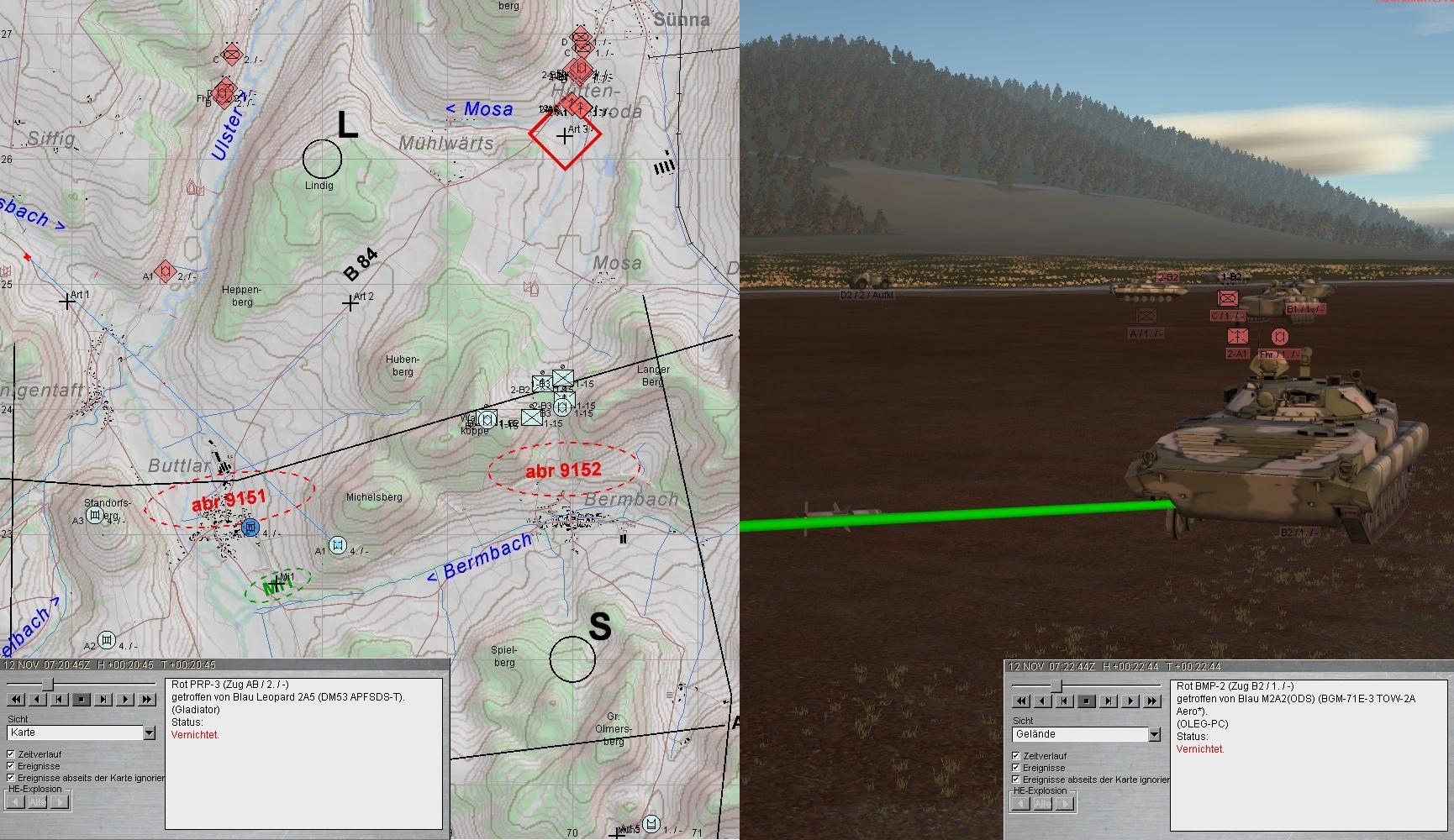Rewind fast in the Gelände replay panel
The image size is (1454, 840).
tap(1019, 701)
